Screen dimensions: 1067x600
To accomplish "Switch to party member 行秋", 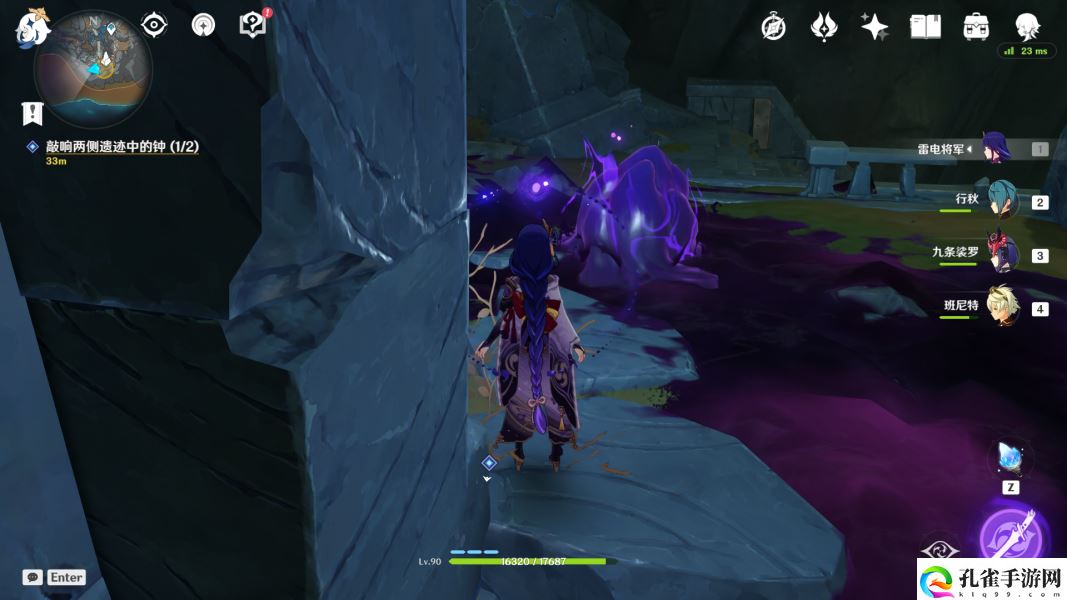I will click(x=1001, y=200).
